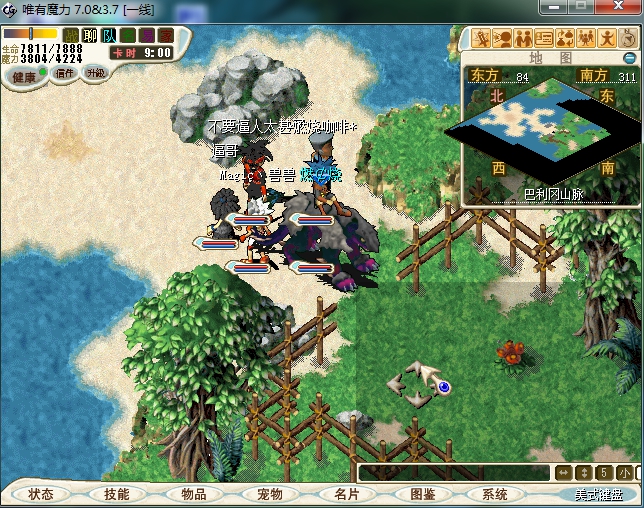This screenshot has height=508, width=644.
Task: Toggle the 家 family switch
Action: 166,36
